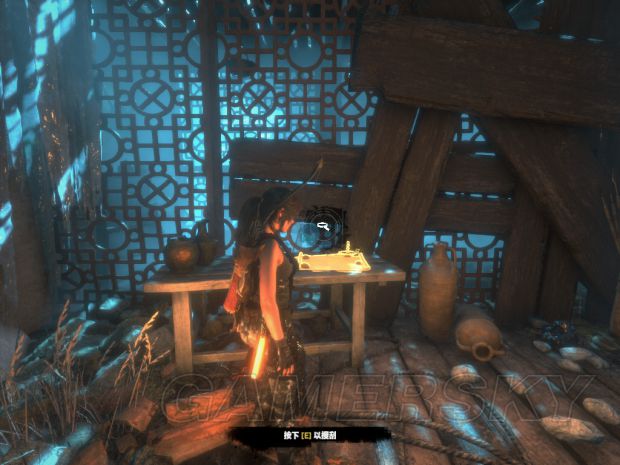Click the circular interaction marker above the table
The height and width of the screenshot is (465, 620).
[323, 227]
